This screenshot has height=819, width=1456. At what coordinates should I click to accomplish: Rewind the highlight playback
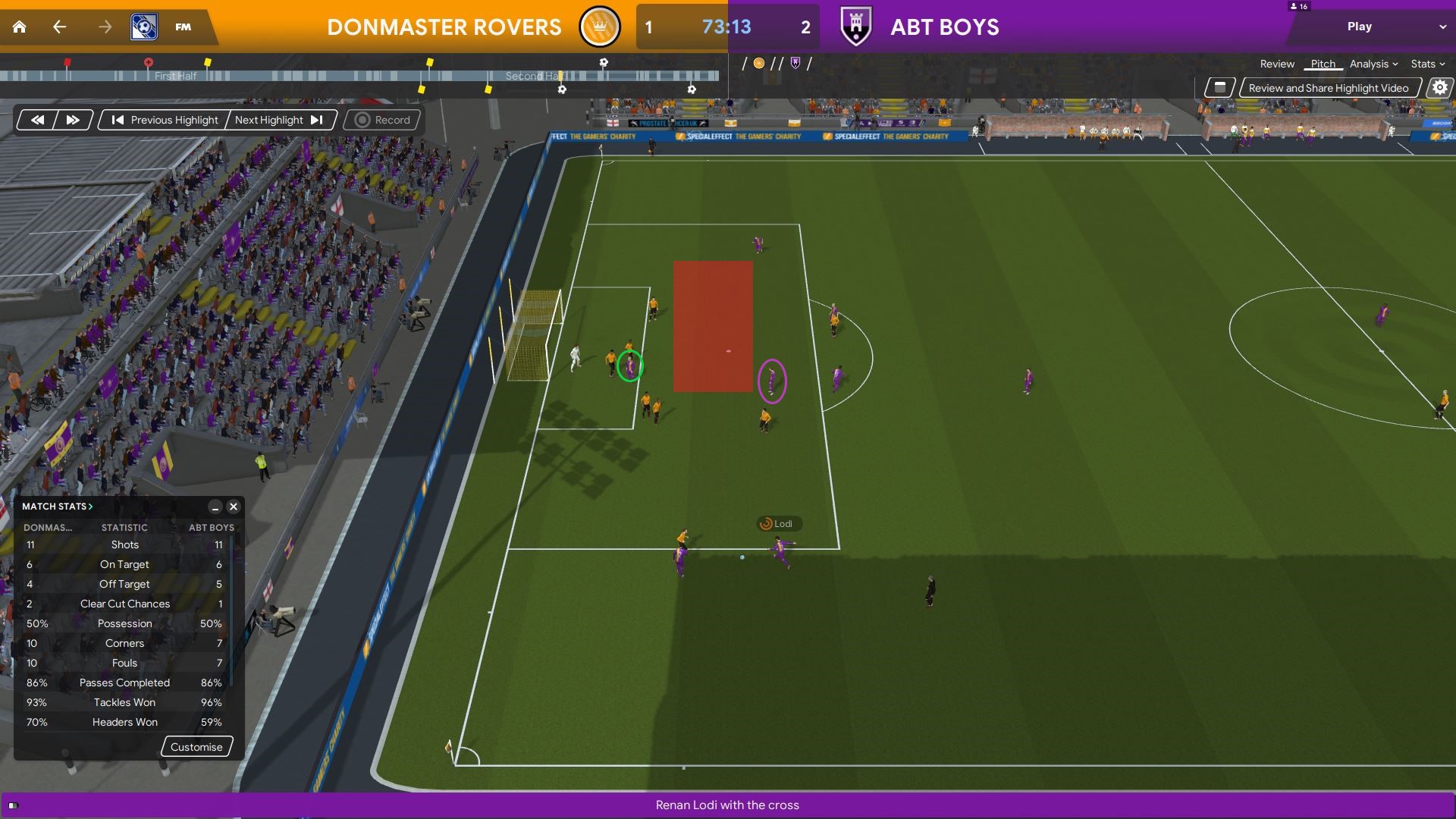coord(37,120)
